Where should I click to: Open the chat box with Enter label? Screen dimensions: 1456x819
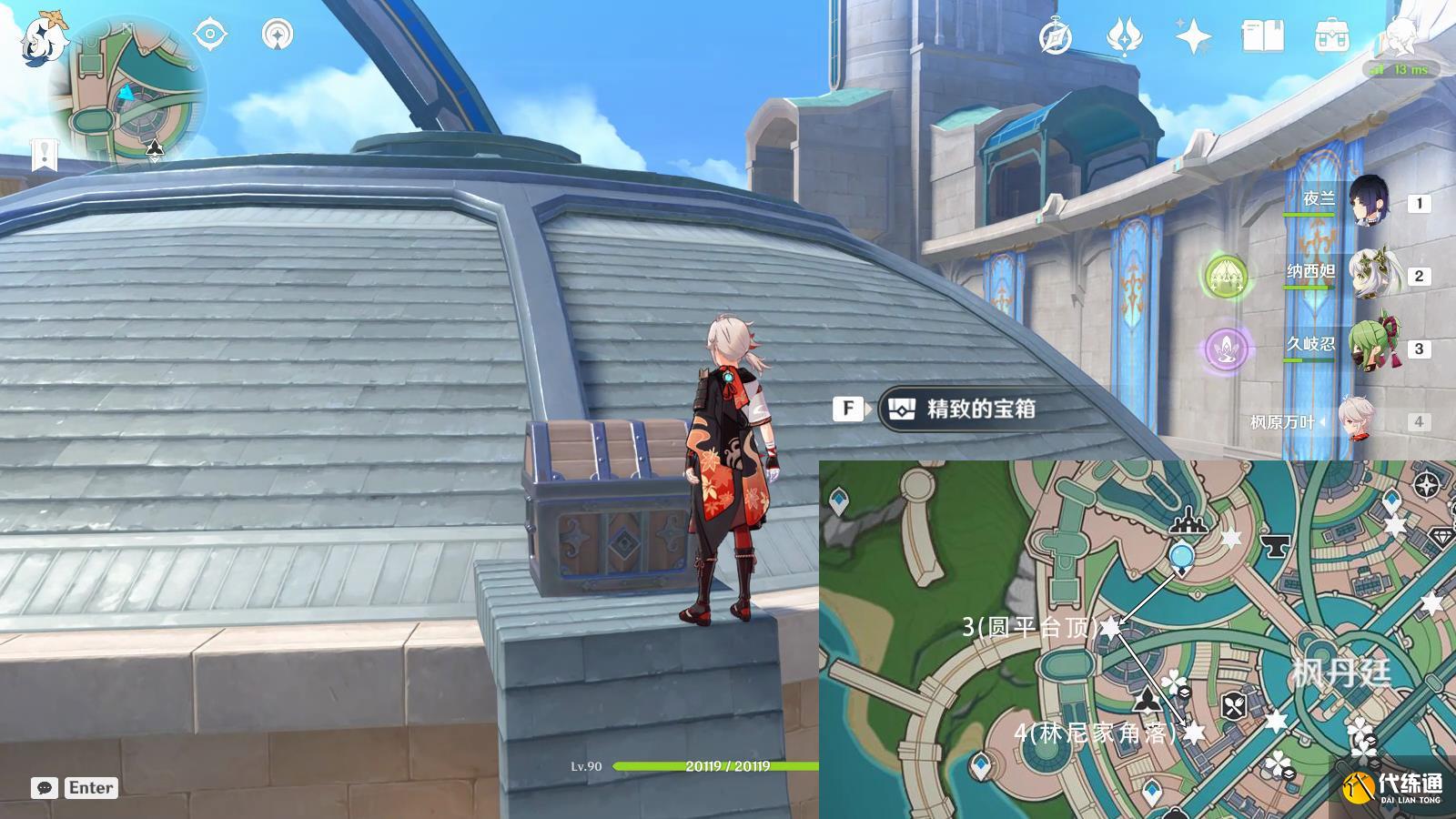coord(76,788)
